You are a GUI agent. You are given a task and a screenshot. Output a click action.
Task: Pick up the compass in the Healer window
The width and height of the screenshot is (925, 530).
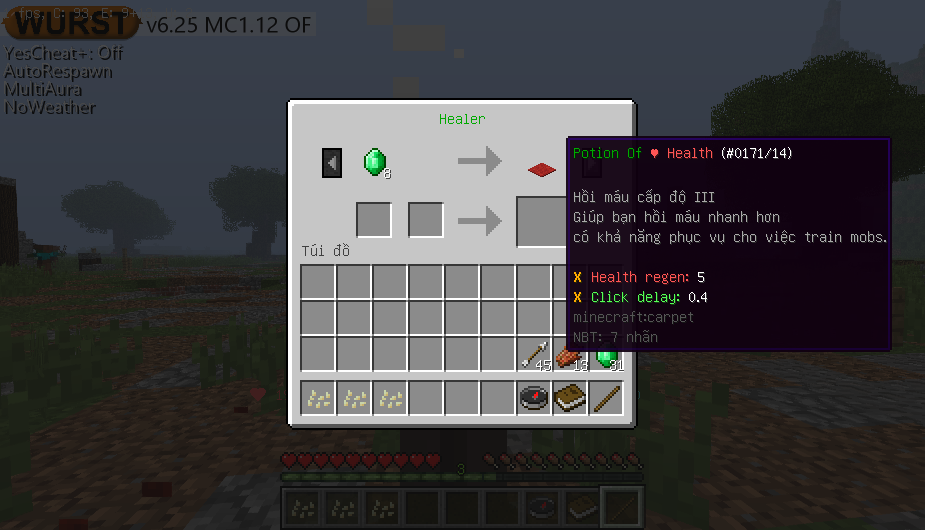click(x=534, y=398)
